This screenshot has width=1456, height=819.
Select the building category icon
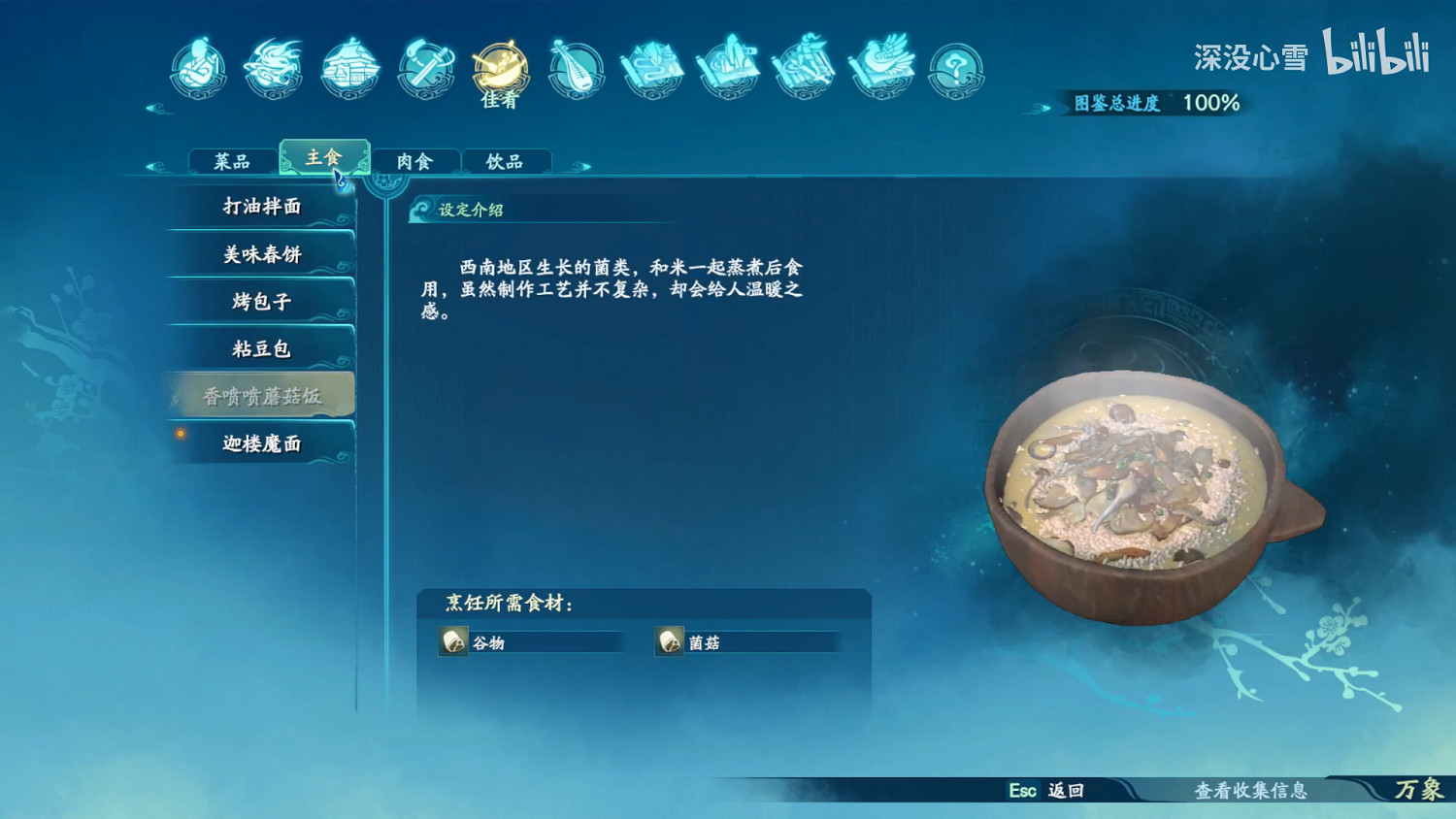pyautogui.click(x=350, y=68)
